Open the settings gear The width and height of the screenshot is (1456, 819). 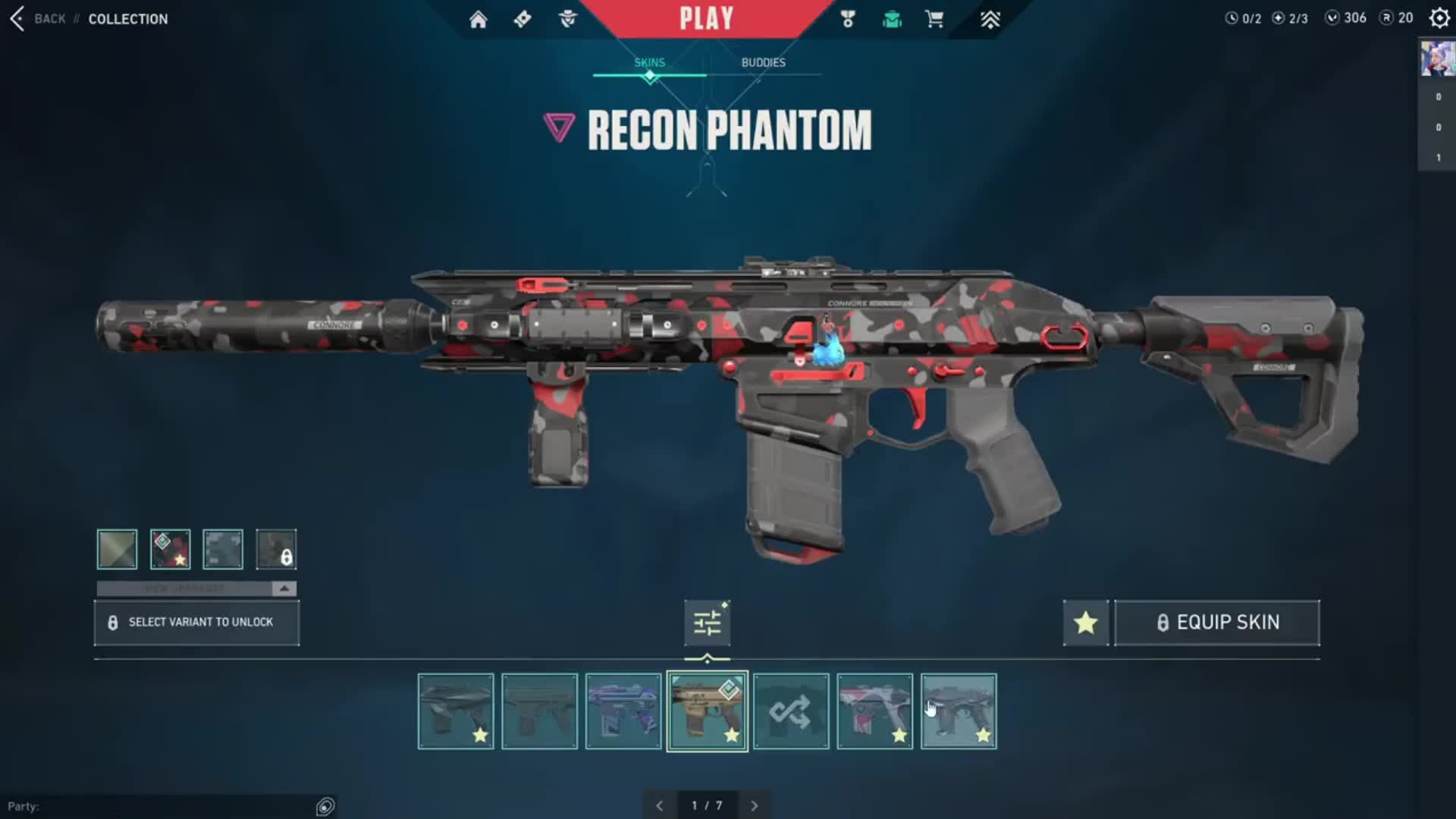coord(1439,18)
